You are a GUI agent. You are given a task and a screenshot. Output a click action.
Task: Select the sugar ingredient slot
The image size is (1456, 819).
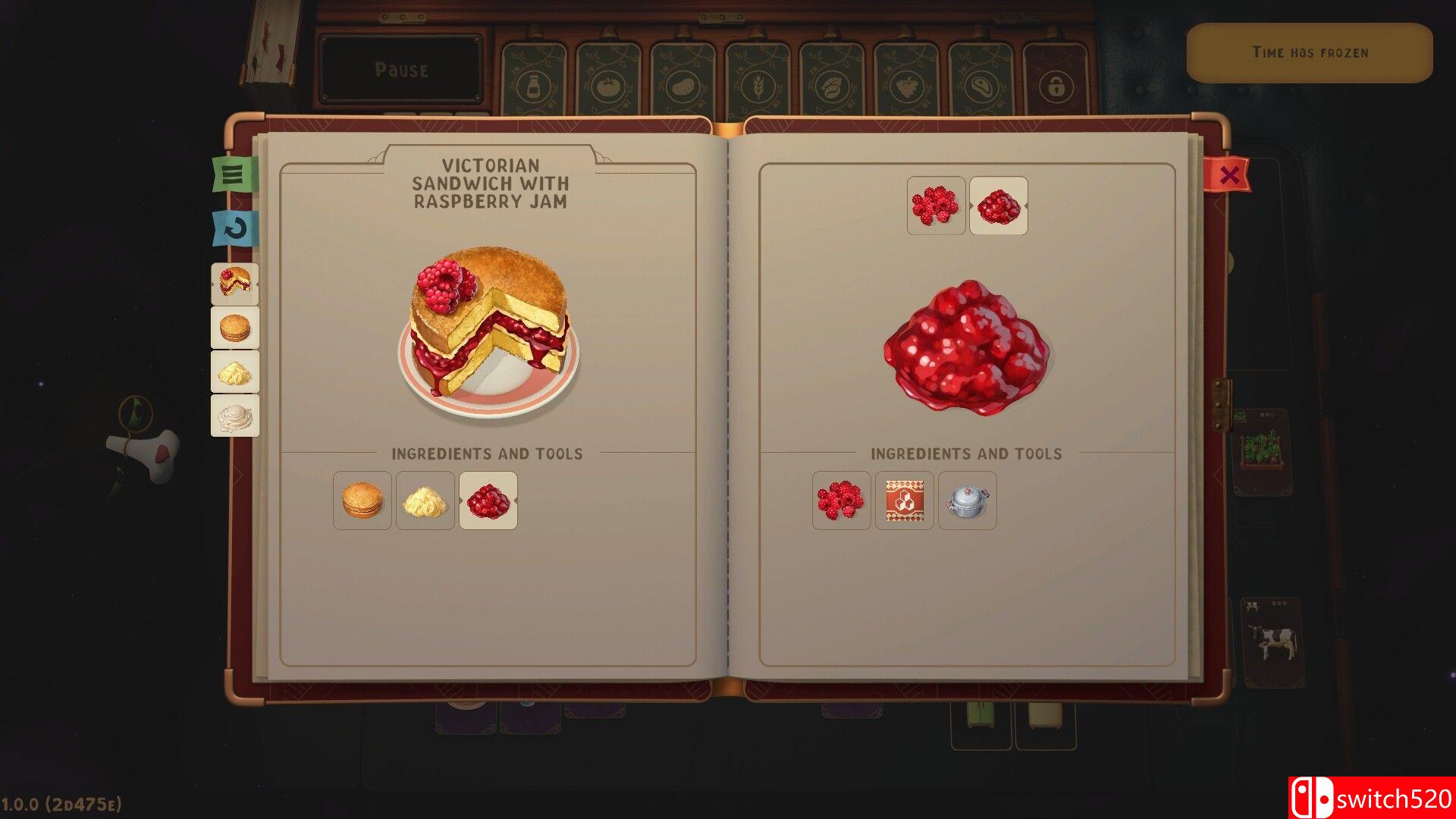click(x=904, y=500)
